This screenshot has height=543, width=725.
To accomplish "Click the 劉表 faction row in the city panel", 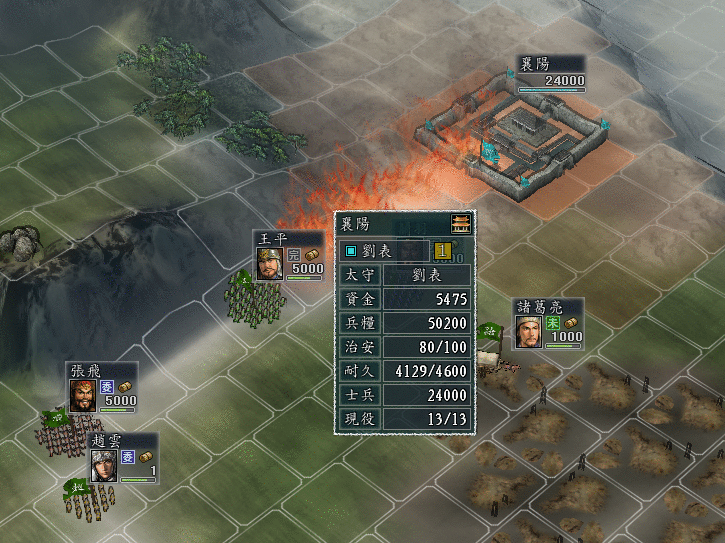I will (x=384, y=250).
